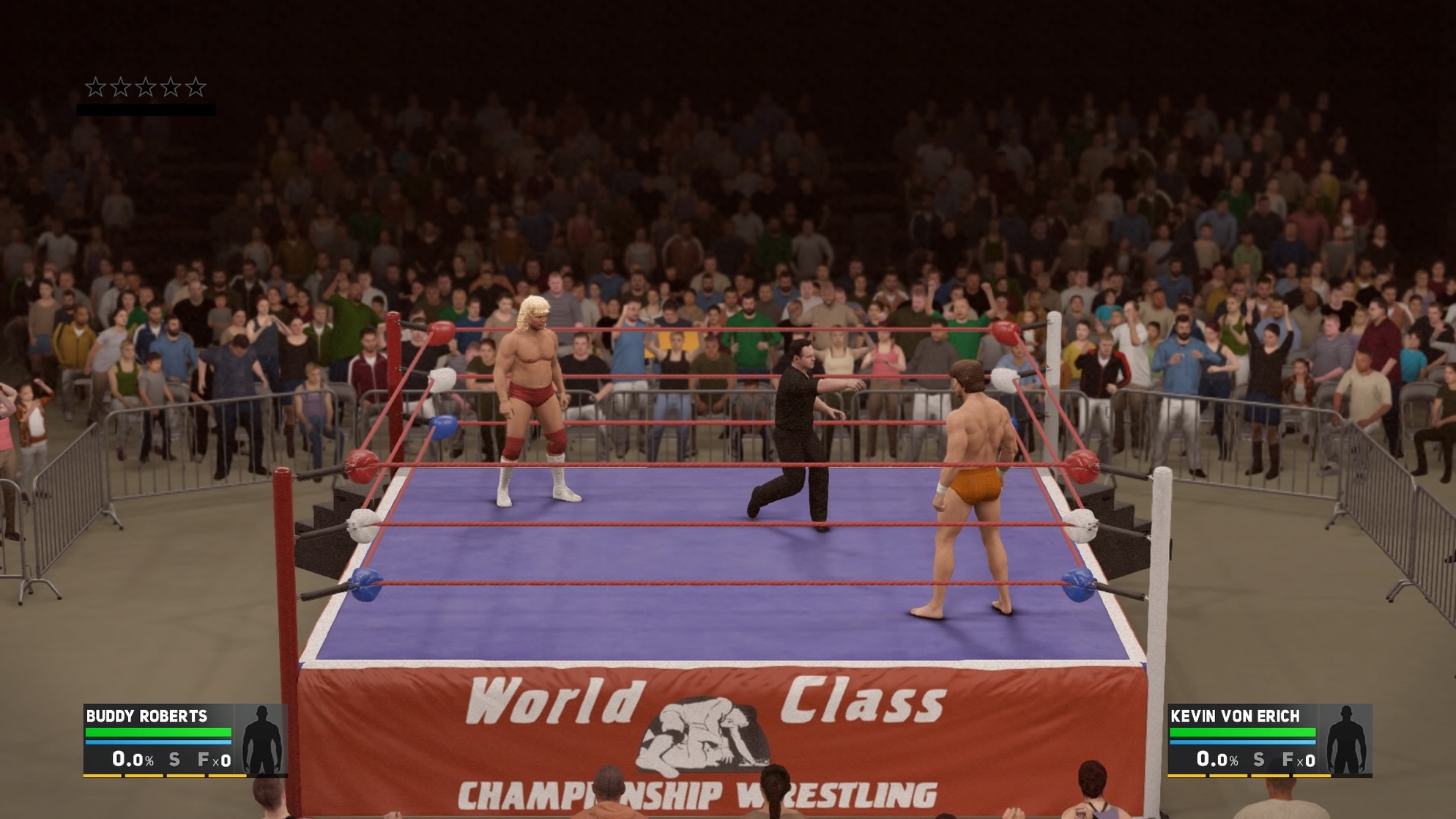Image resolution: width=1456 pixels, height=819 pixels.
Task: Click Kevin Von Erich's blue special meter
Action: (1241, 742)
